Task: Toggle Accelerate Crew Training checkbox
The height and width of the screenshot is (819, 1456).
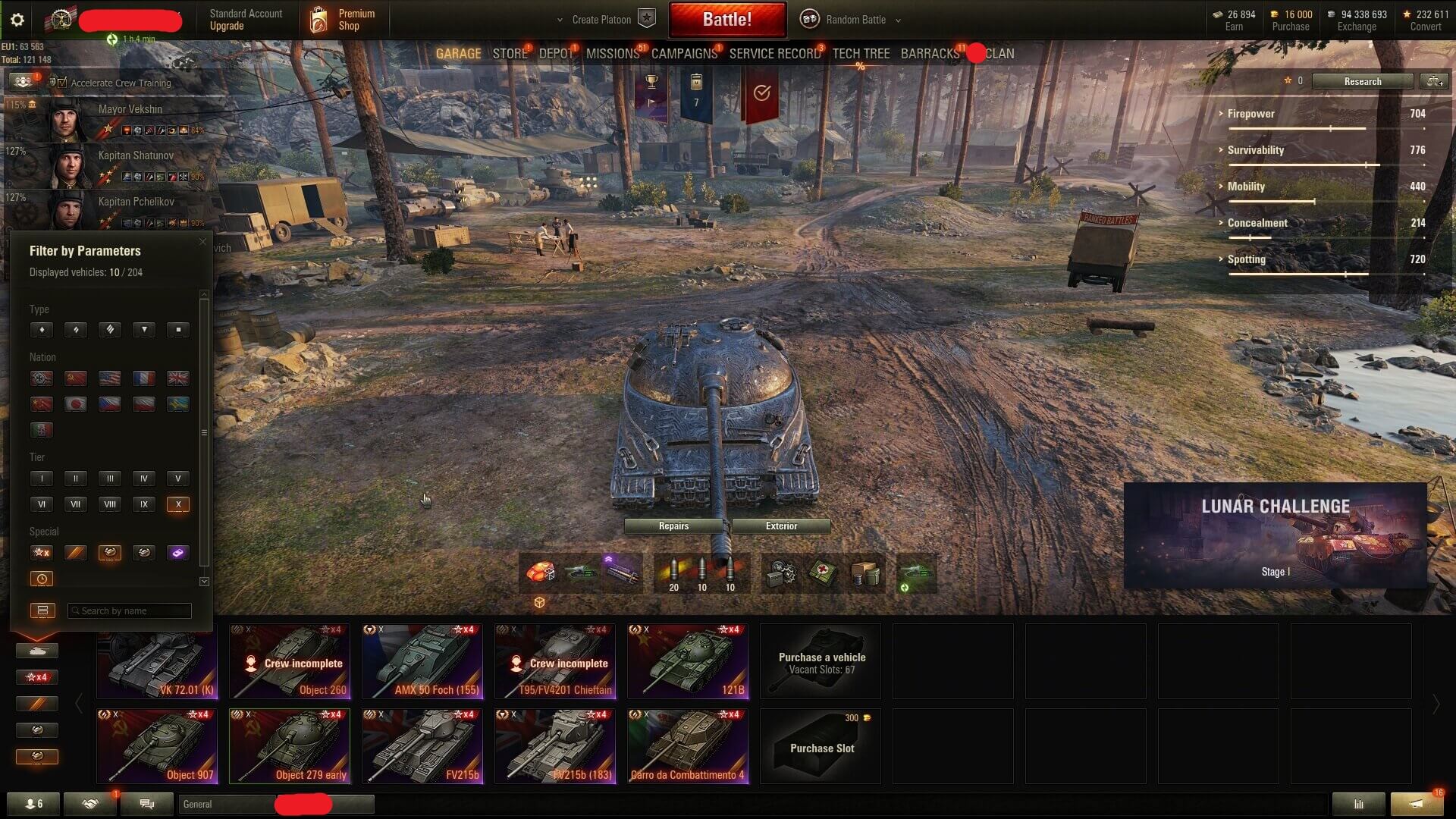Action: (x=62, y=83)
